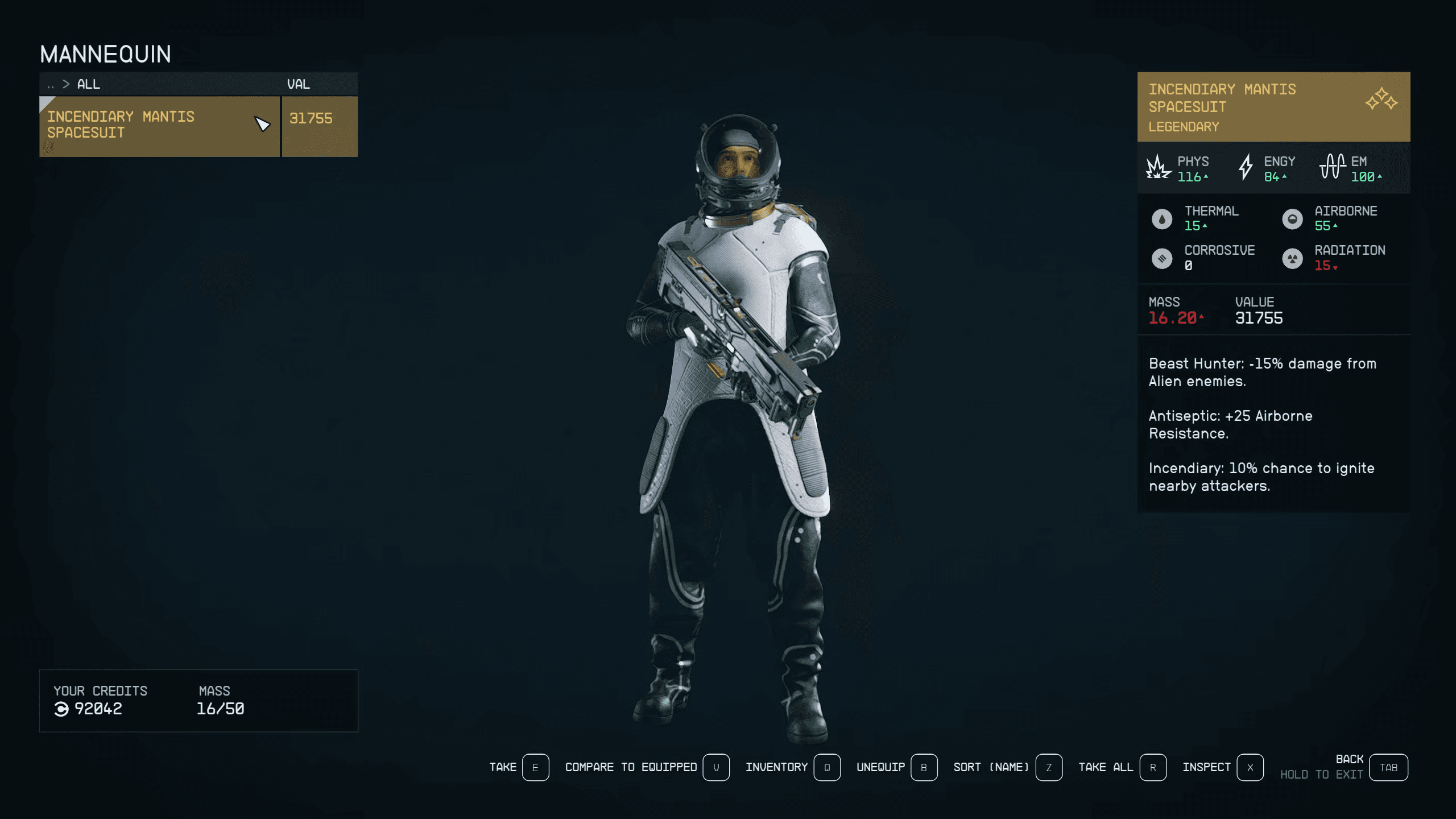Open the breadcrumb parent folder chevron
This screenshot has height=819, width=1456.
click(67, 84)
